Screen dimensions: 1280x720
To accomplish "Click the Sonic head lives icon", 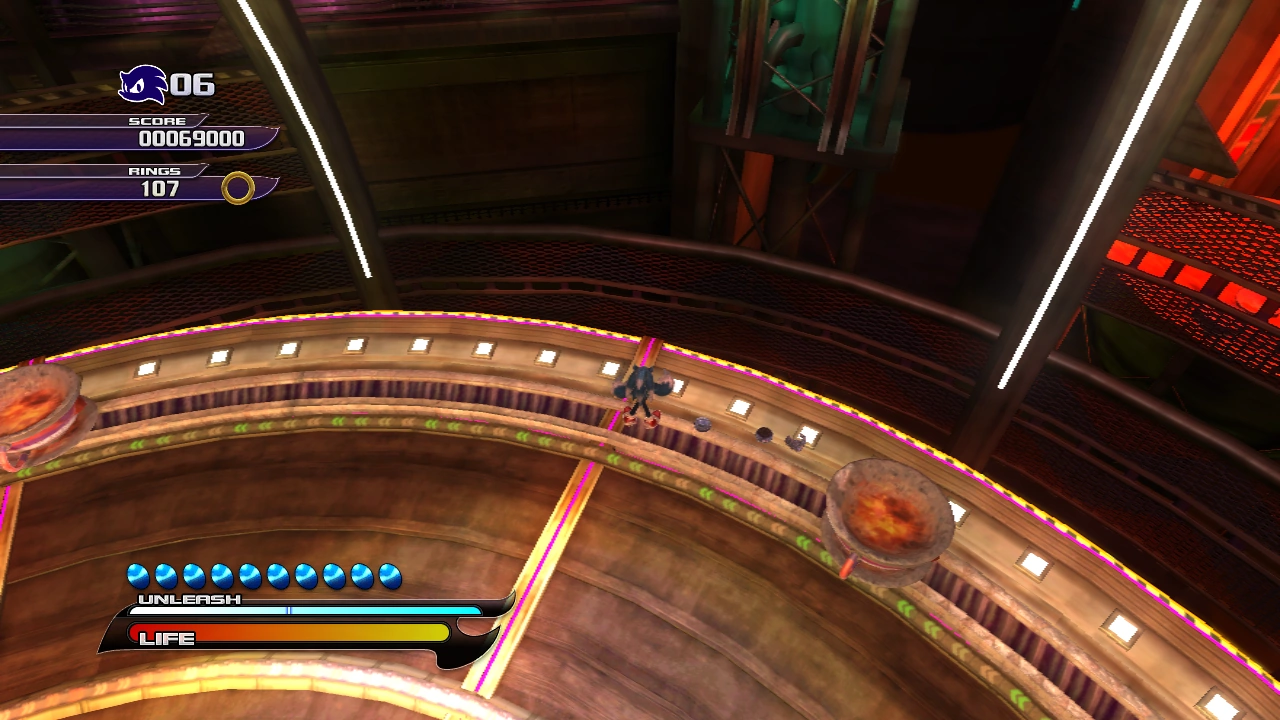I will point(142,84).
